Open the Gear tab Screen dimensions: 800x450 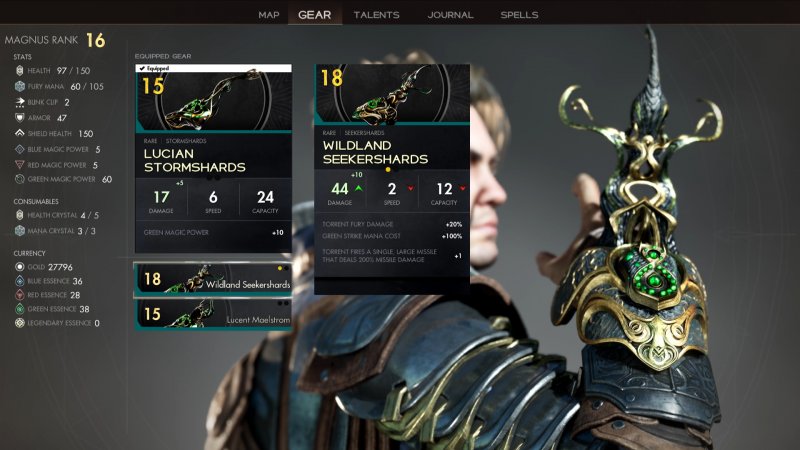315,15
